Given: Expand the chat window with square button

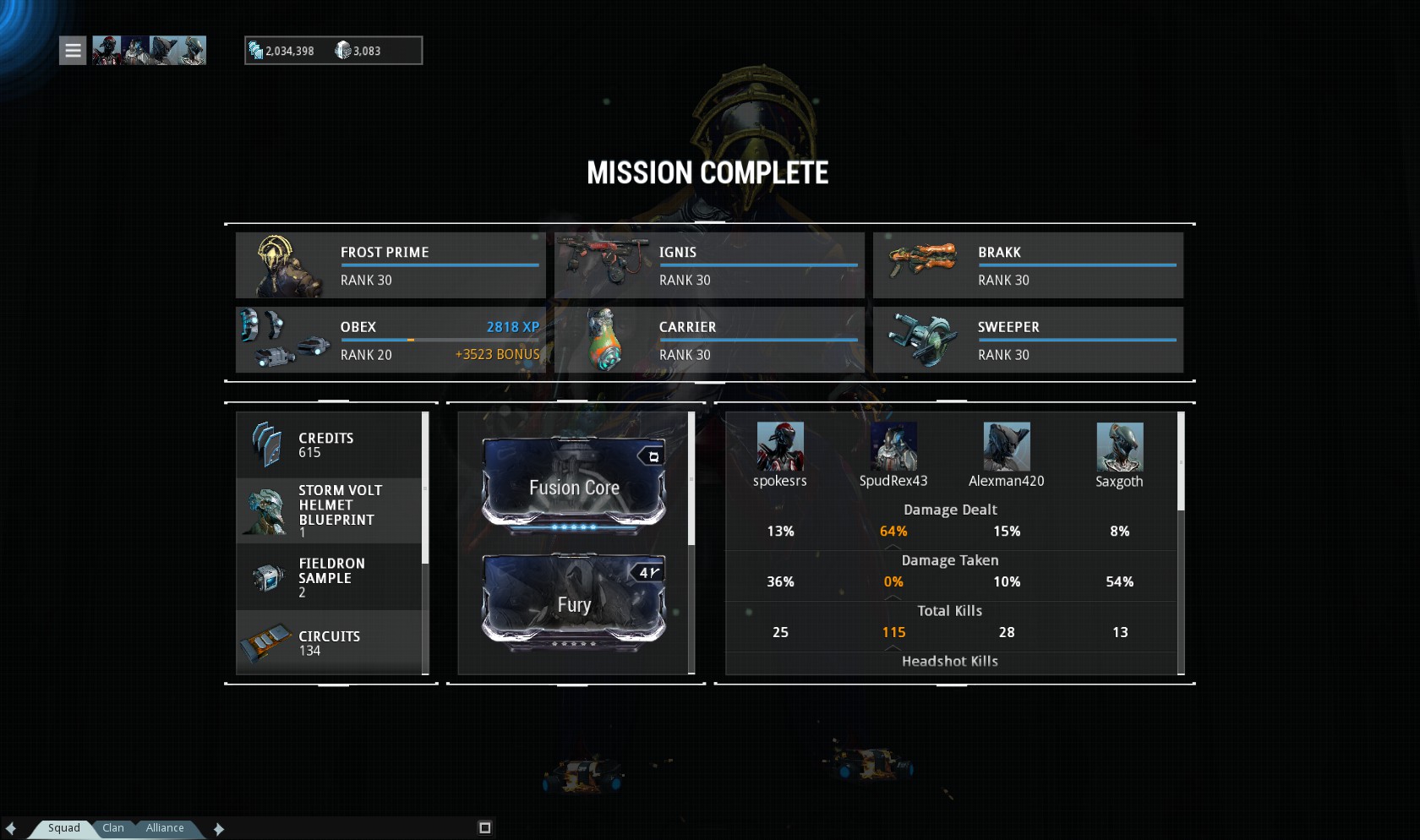Looking at the screenshot, I should [x=484, y=828].
